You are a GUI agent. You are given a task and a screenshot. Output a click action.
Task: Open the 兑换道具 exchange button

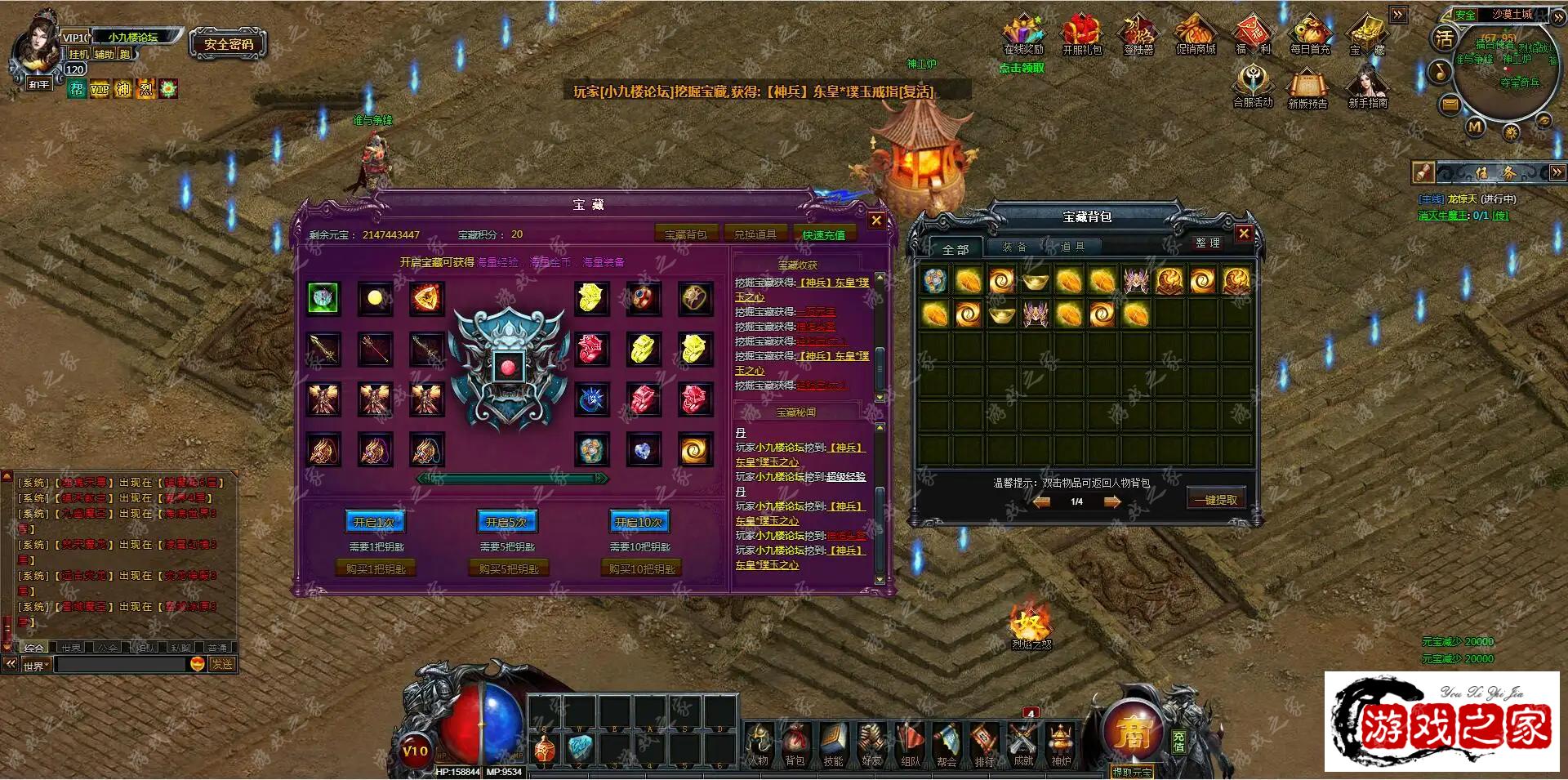pyautogui.click(x=755, y=234)
